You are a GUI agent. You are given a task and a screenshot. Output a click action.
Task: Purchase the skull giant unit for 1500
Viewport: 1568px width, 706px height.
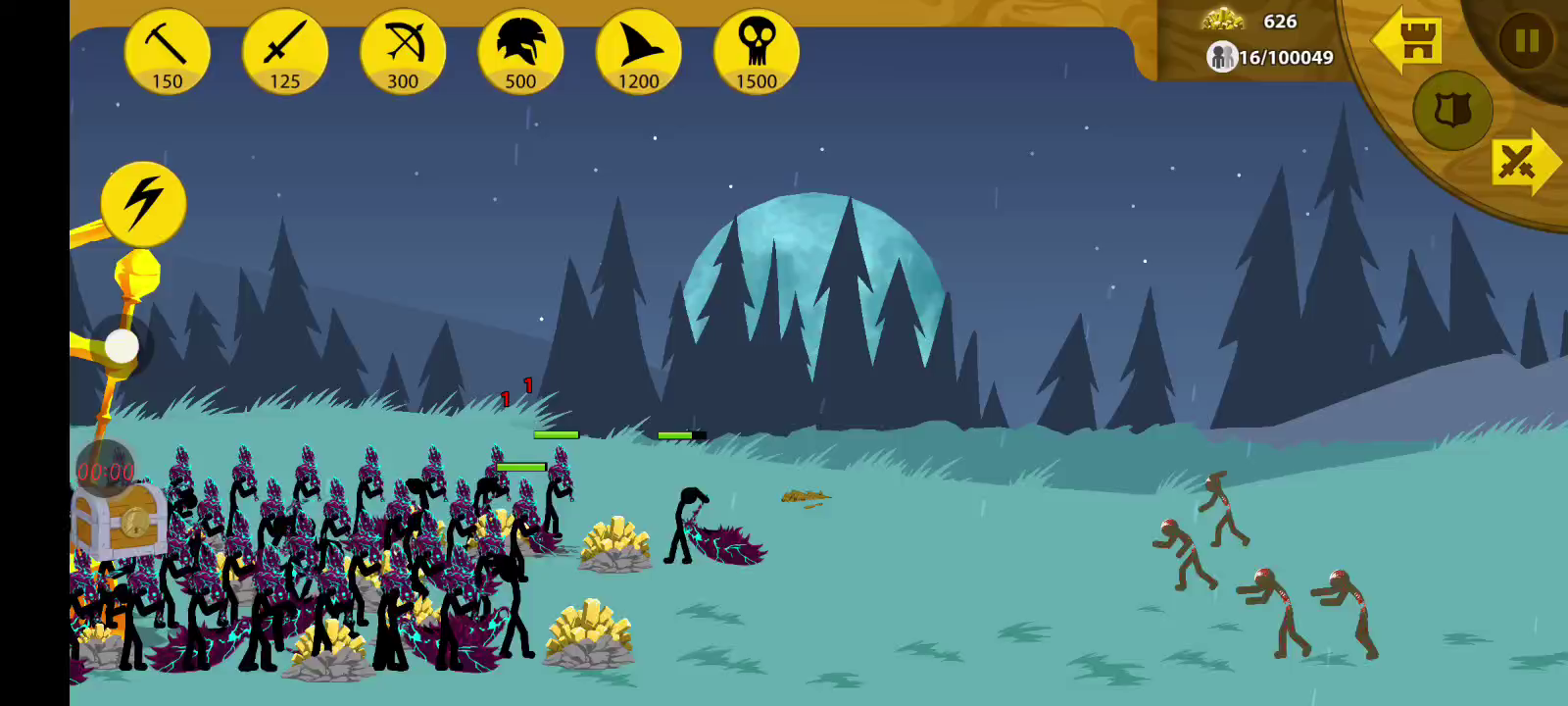756,52
